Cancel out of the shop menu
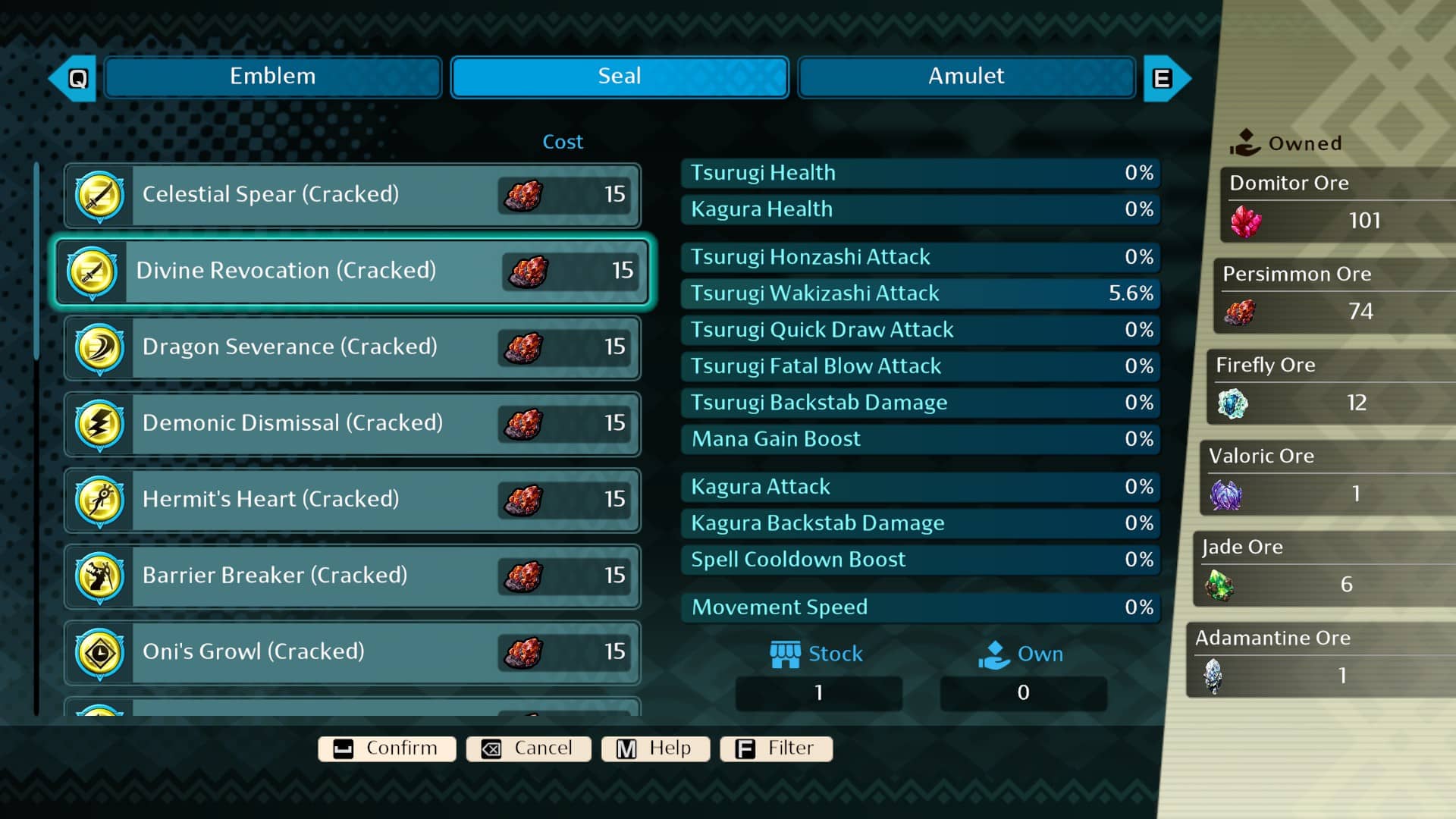This screenshot has width=1456, height=819. point(529,748)
